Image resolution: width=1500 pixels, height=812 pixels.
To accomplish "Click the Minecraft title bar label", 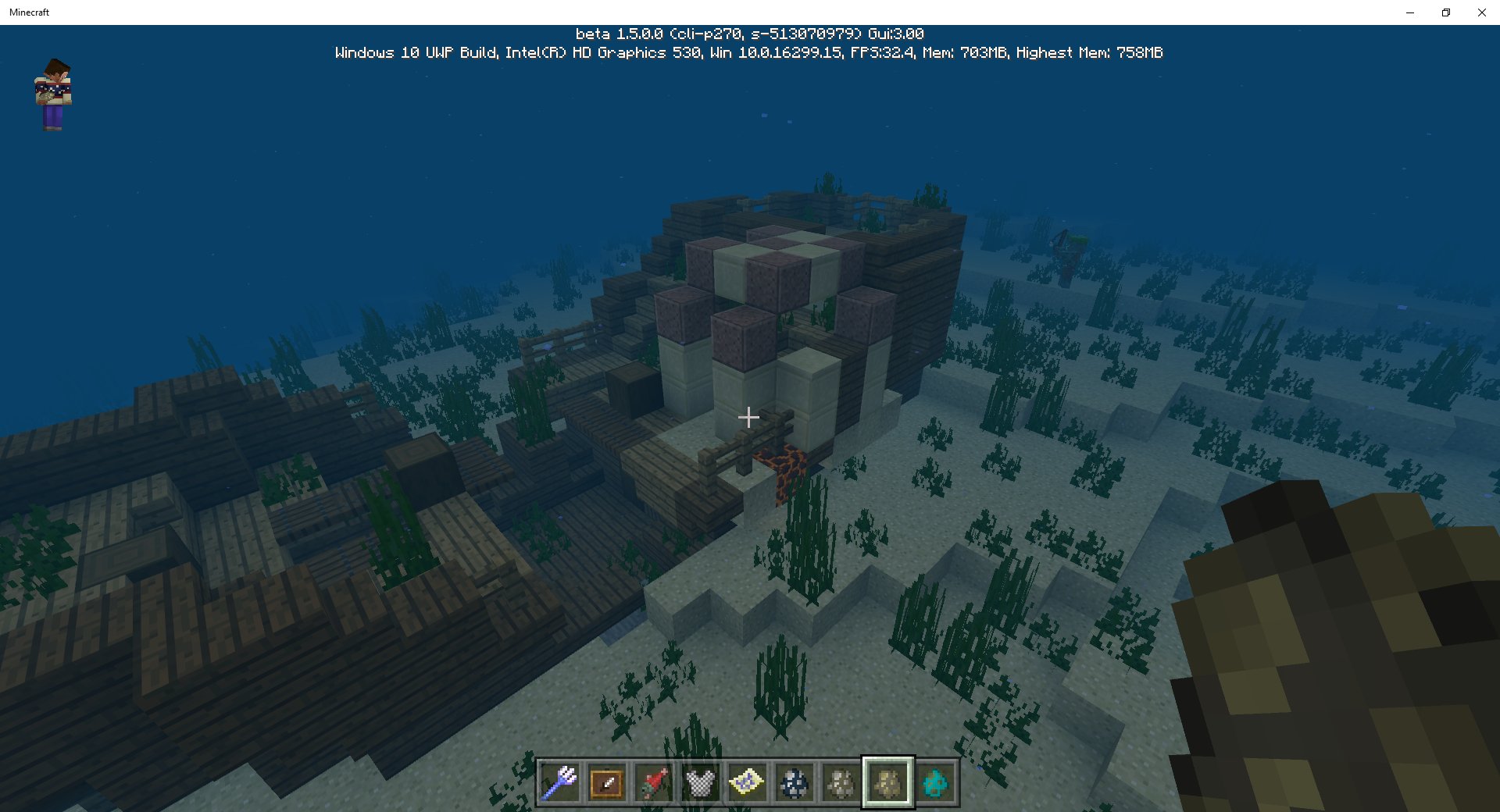I will click(29, 12).
